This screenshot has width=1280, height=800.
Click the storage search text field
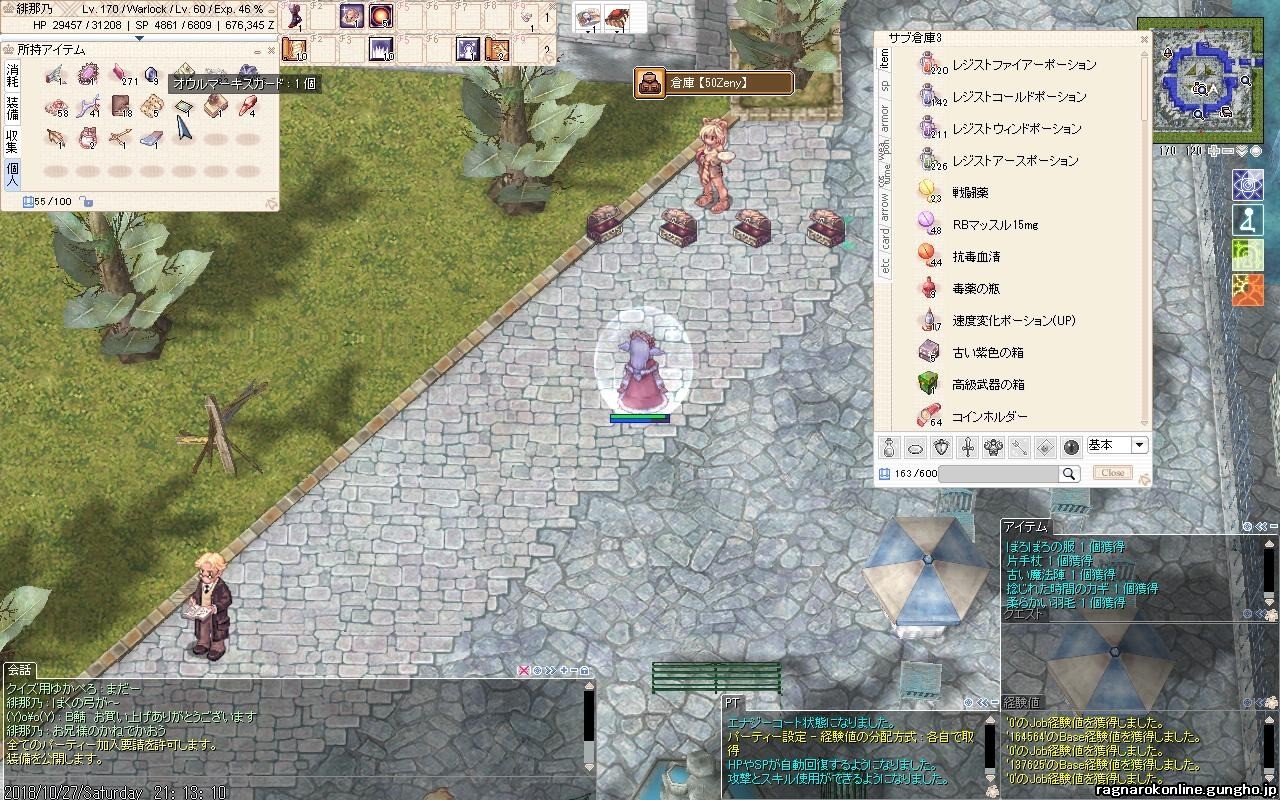click(998, 474)
